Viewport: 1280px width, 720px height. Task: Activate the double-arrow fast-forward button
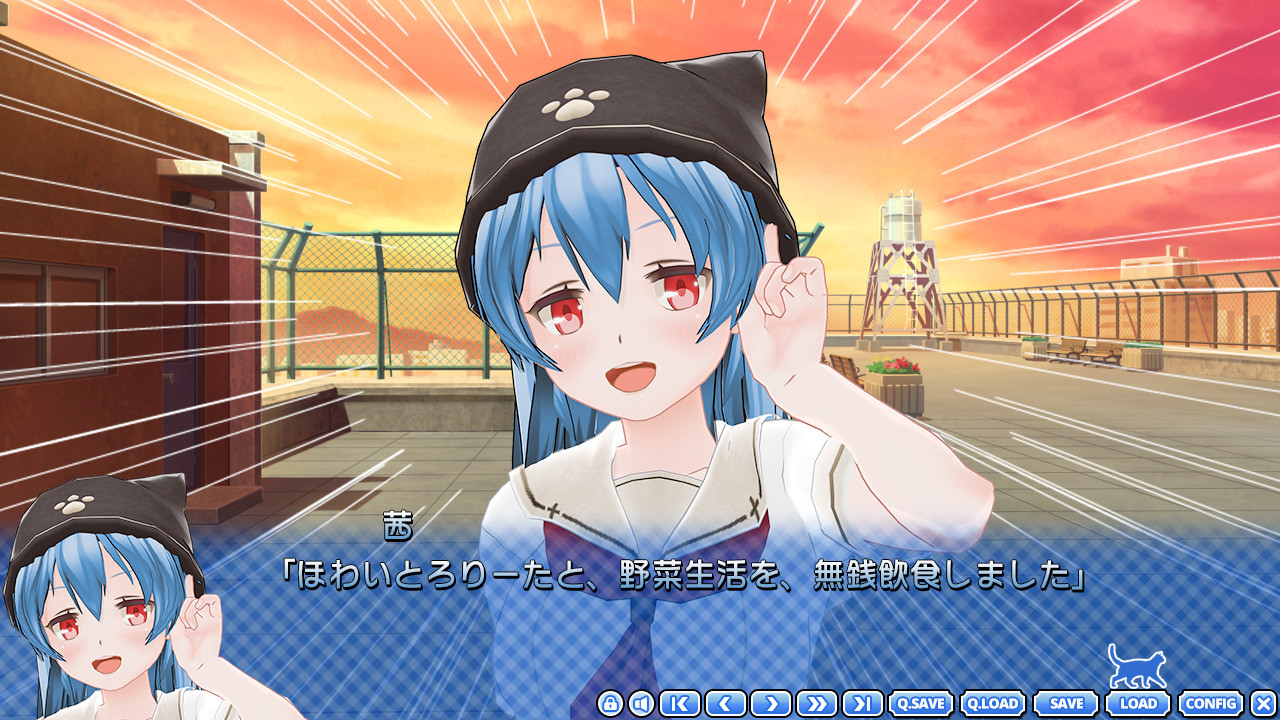tap(817, 704)
